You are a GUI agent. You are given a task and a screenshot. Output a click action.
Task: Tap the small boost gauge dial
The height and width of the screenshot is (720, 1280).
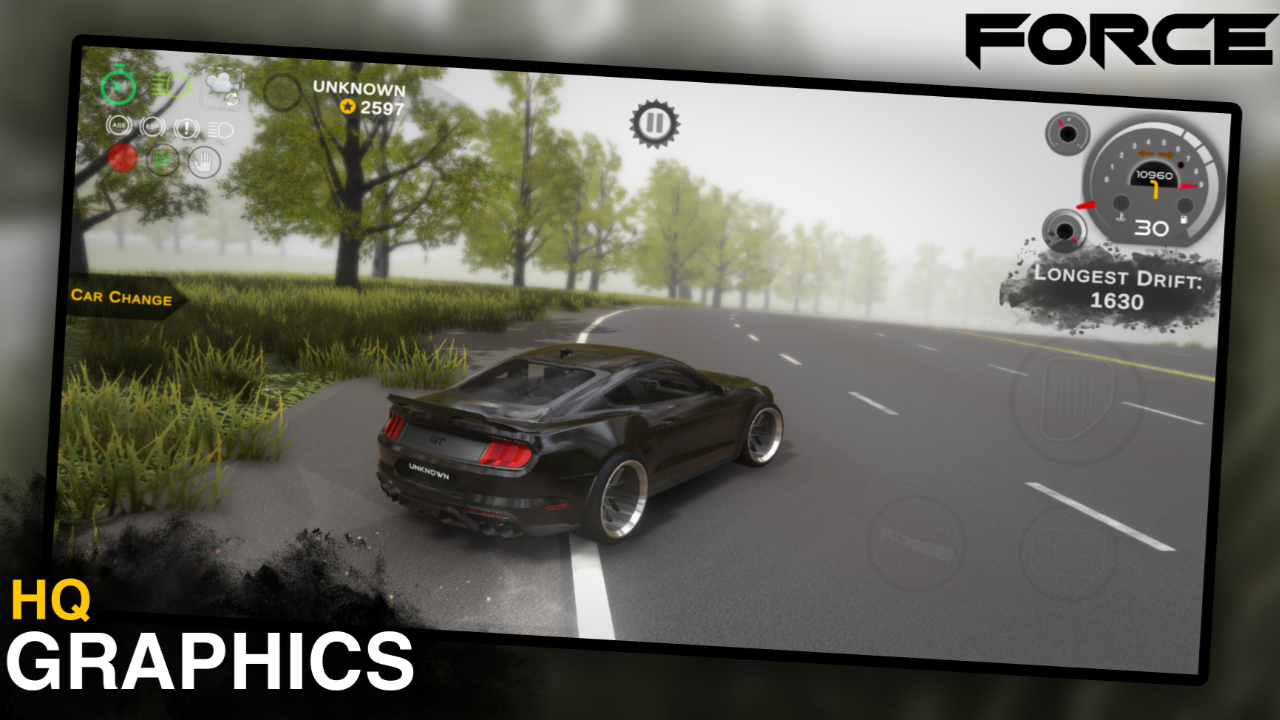click(1068, 134)
